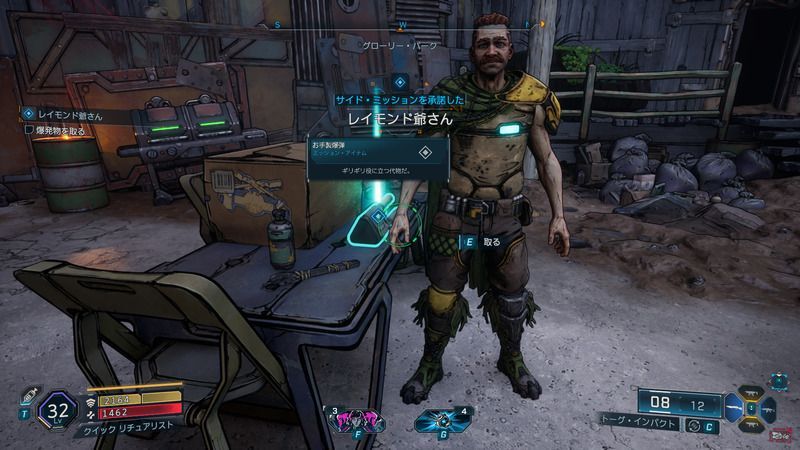The image size is (800, 450).
Task: Use the blue grenade ordnance icon
Action: click(441, 420)
